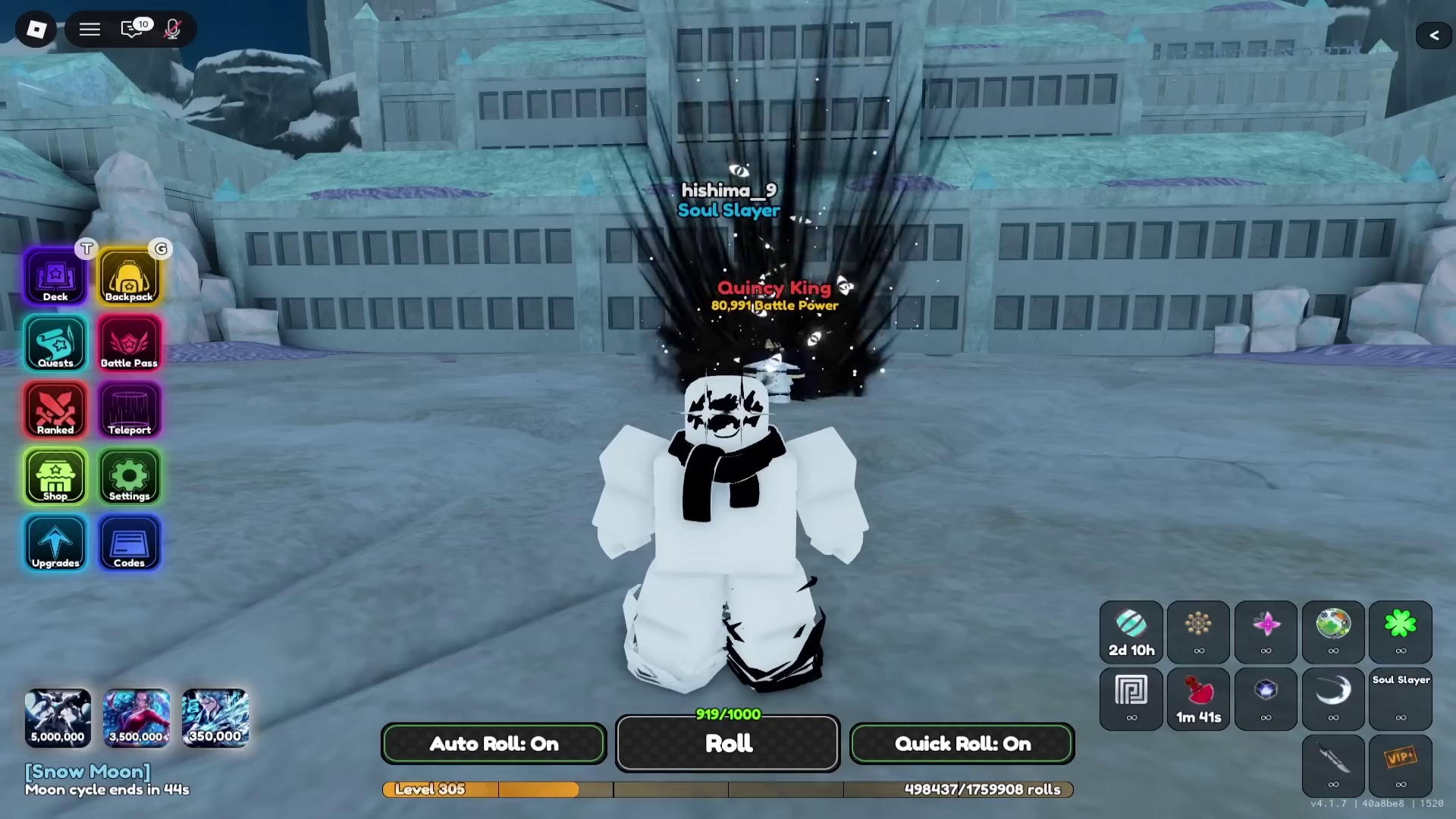Open the Upgrades menu
Viewport: 1456px width, 819px height.
(55, 543)
